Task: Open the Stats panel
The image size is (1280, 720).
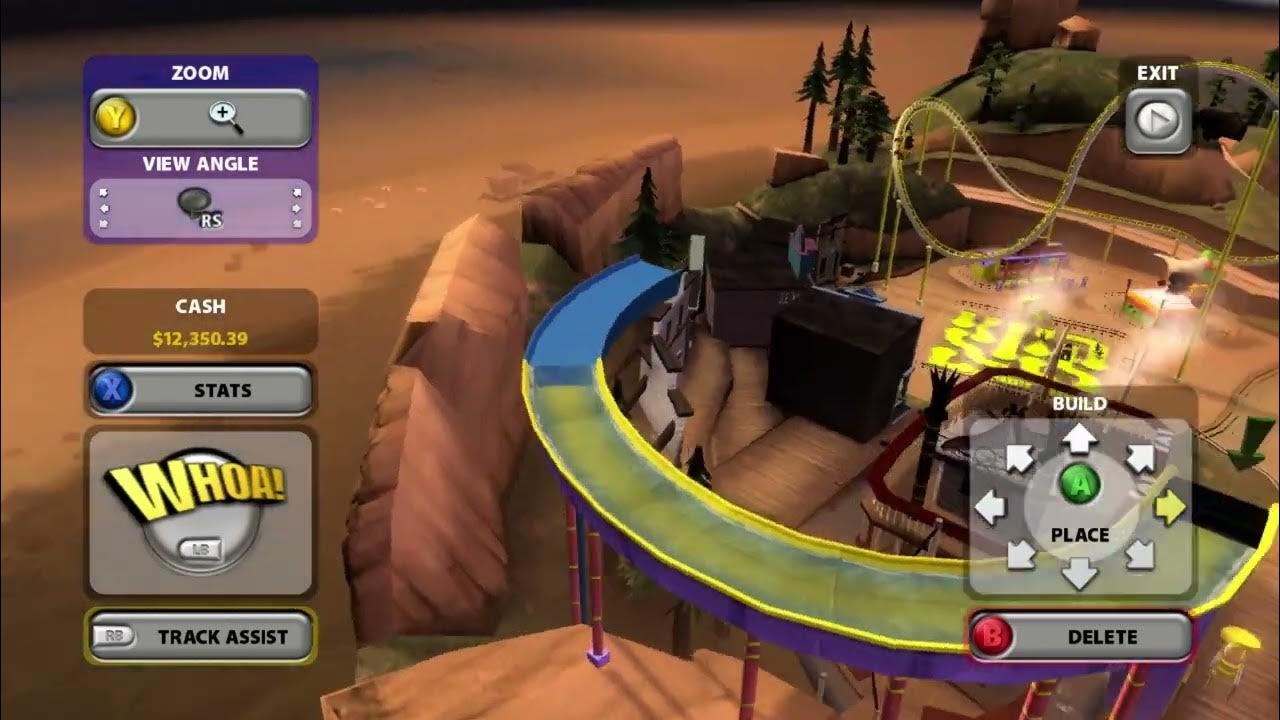Action: point(200,391)
